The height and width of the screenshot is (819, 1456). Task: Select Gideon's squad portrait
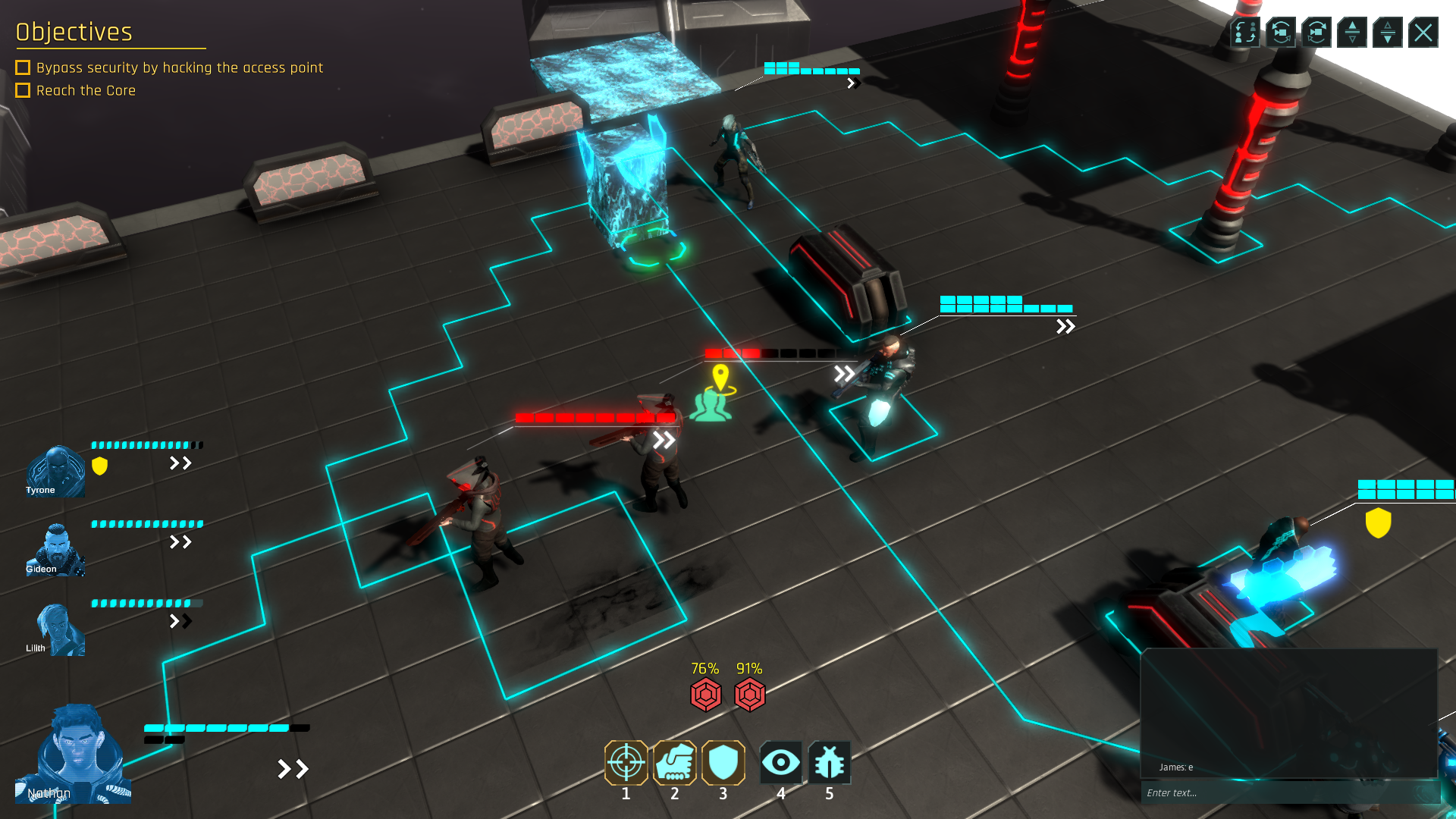pos(55,550)
